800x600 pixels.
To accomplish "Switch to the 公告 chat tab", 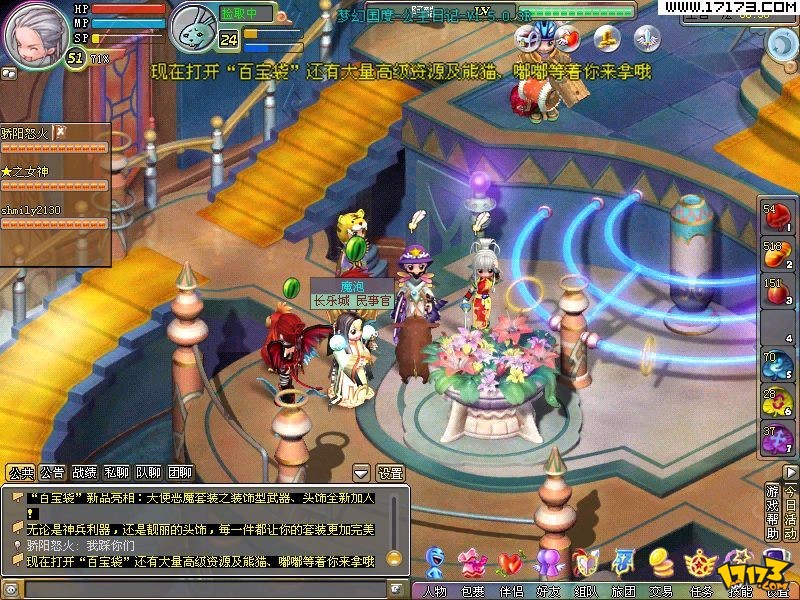I will 53,473.
